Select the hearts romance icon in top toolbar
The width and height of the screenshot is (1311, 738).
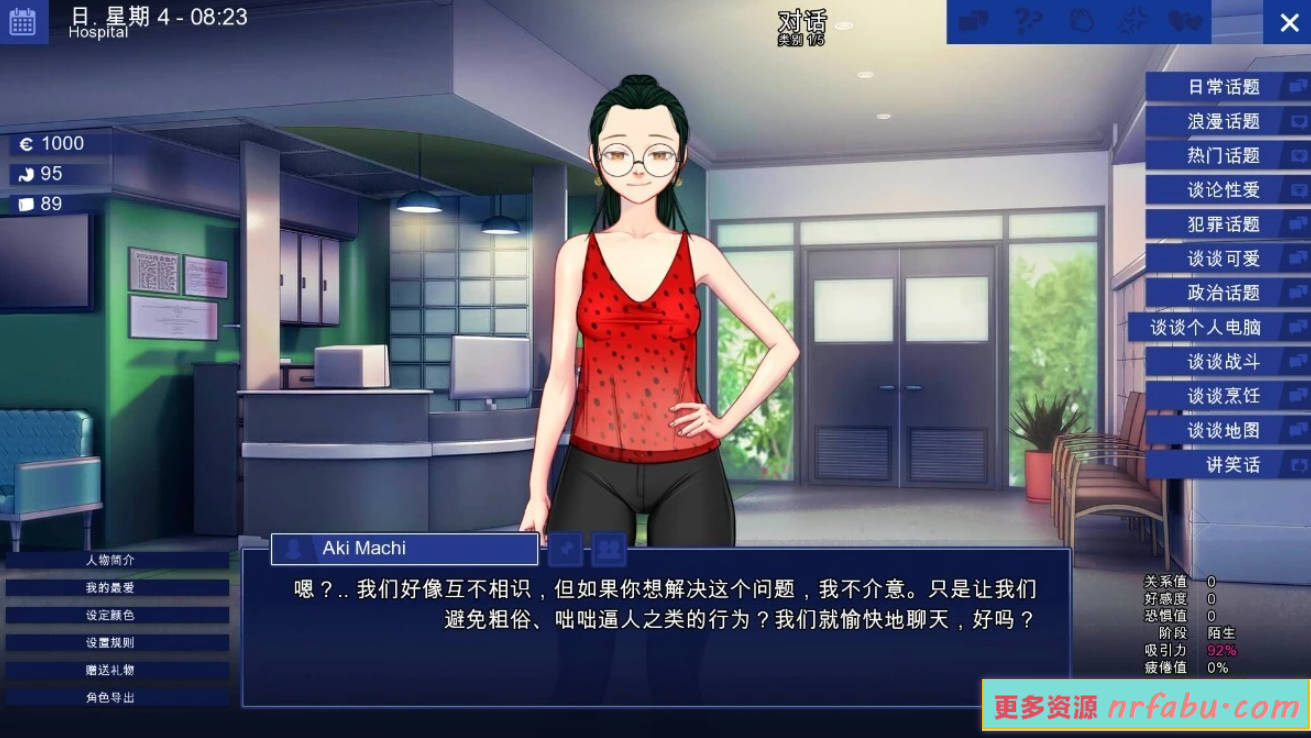1188,21
